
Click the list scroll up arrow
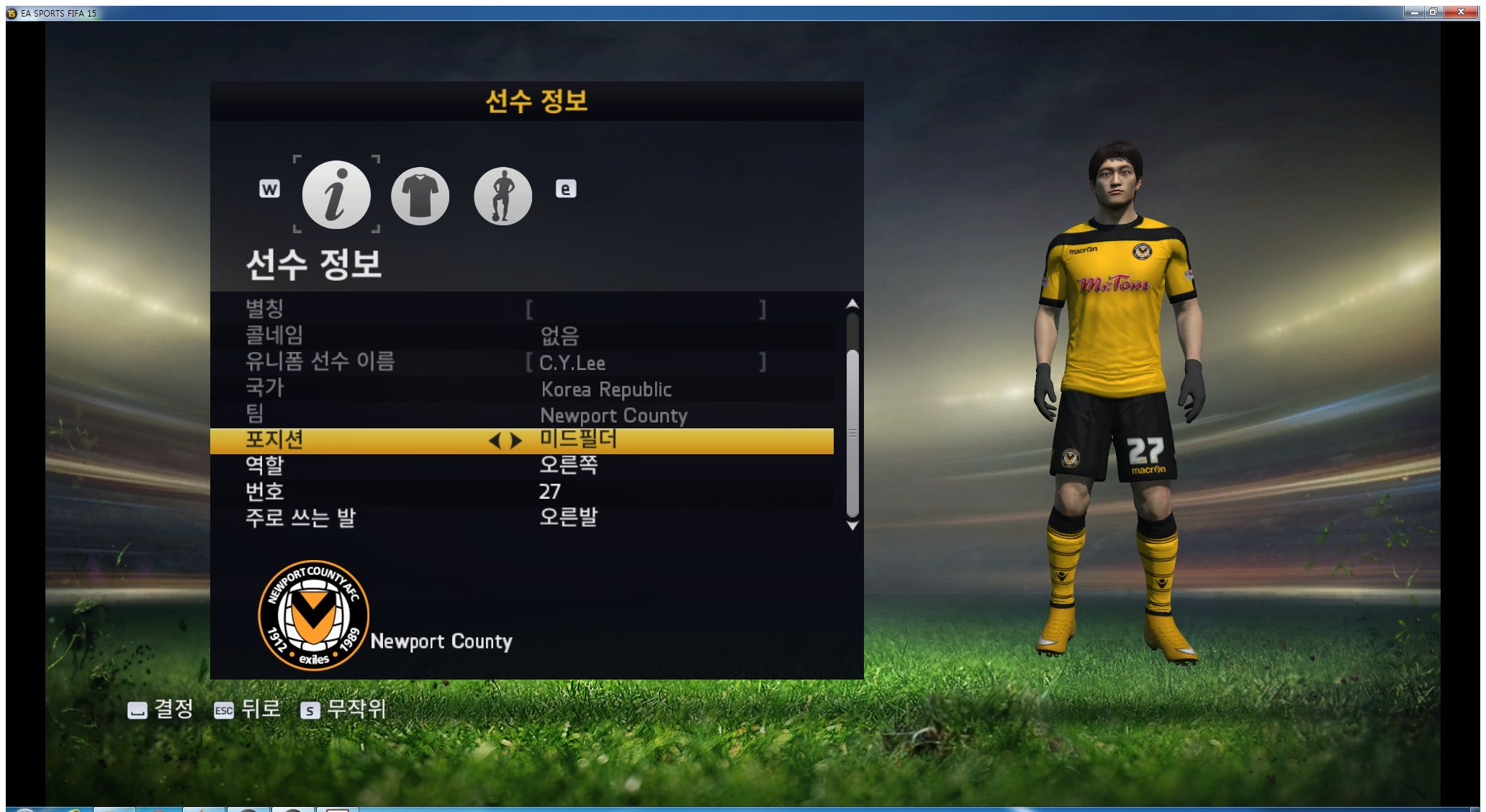pos(852,304)
